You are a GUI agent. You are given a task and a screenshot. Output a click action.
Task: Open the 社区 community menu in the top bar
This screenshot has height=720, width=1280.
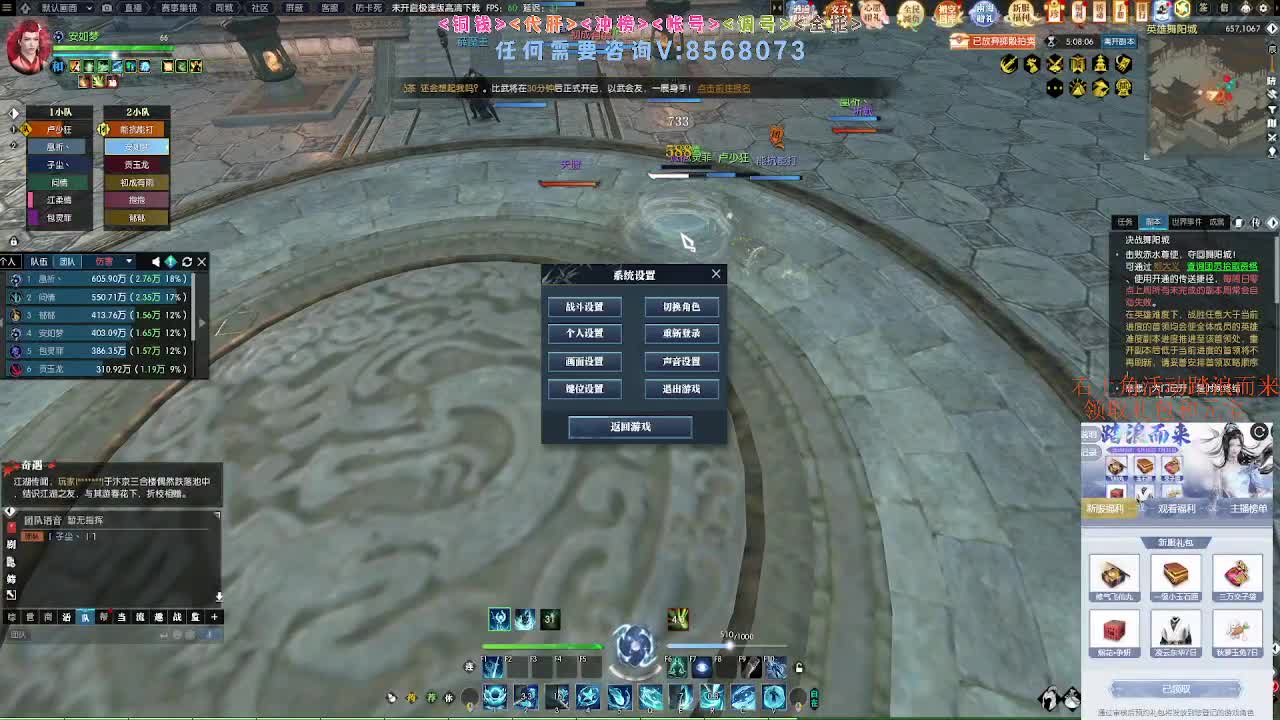(259, 8)
